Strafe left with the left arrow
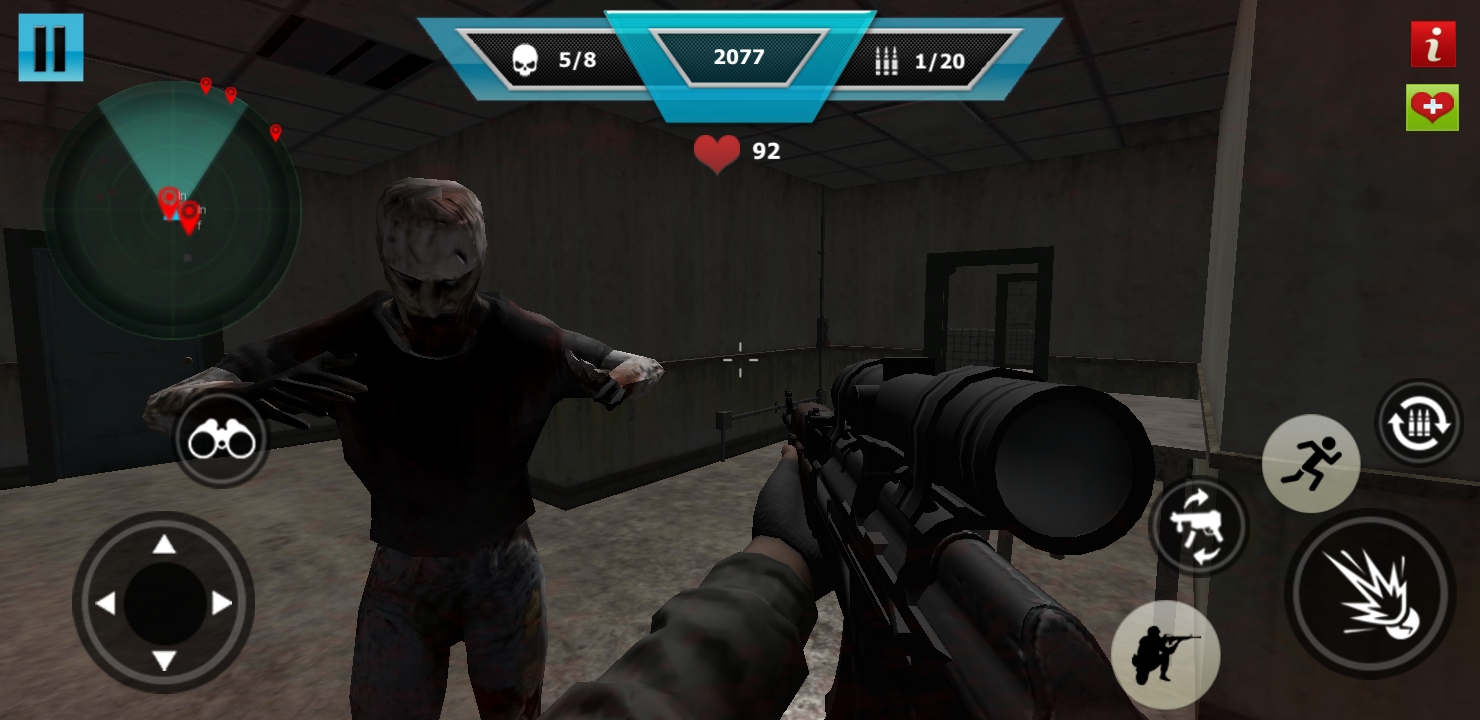 [105, 603]
